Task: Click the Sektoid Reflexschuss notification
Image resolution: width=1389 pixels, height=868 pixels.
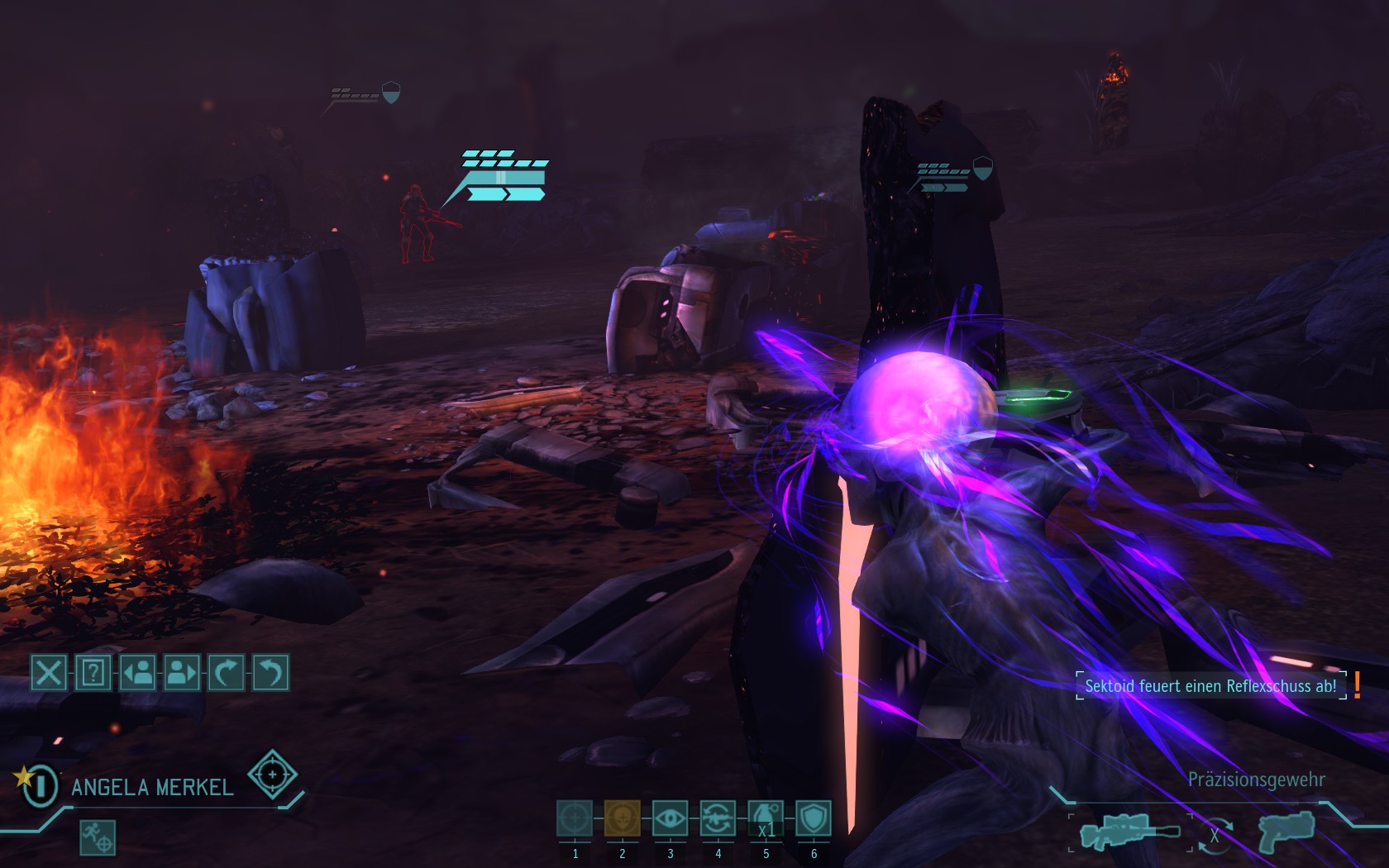Action: click(x=1210, y=686)
